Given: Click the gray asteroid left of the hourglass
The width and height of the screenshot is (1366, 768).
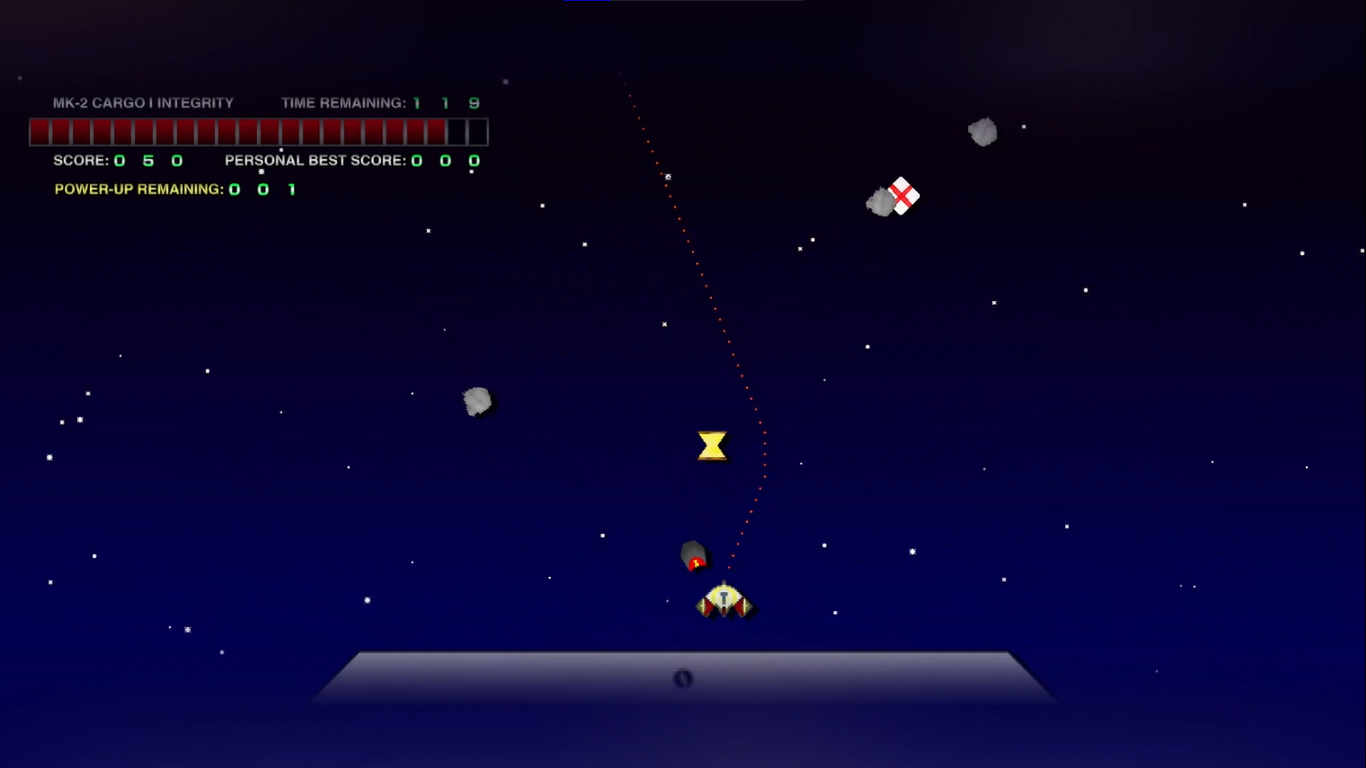Looking at the screenshot, I should click(x=477, y=399).
